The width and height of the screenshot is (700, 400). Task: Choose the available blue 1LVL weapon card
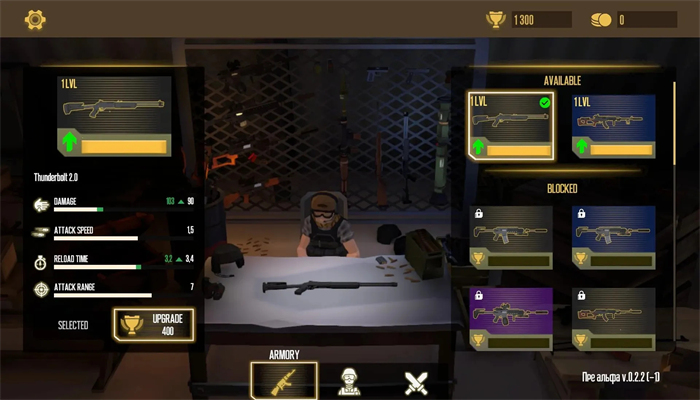pyautogui.click(x=613, y=126)
